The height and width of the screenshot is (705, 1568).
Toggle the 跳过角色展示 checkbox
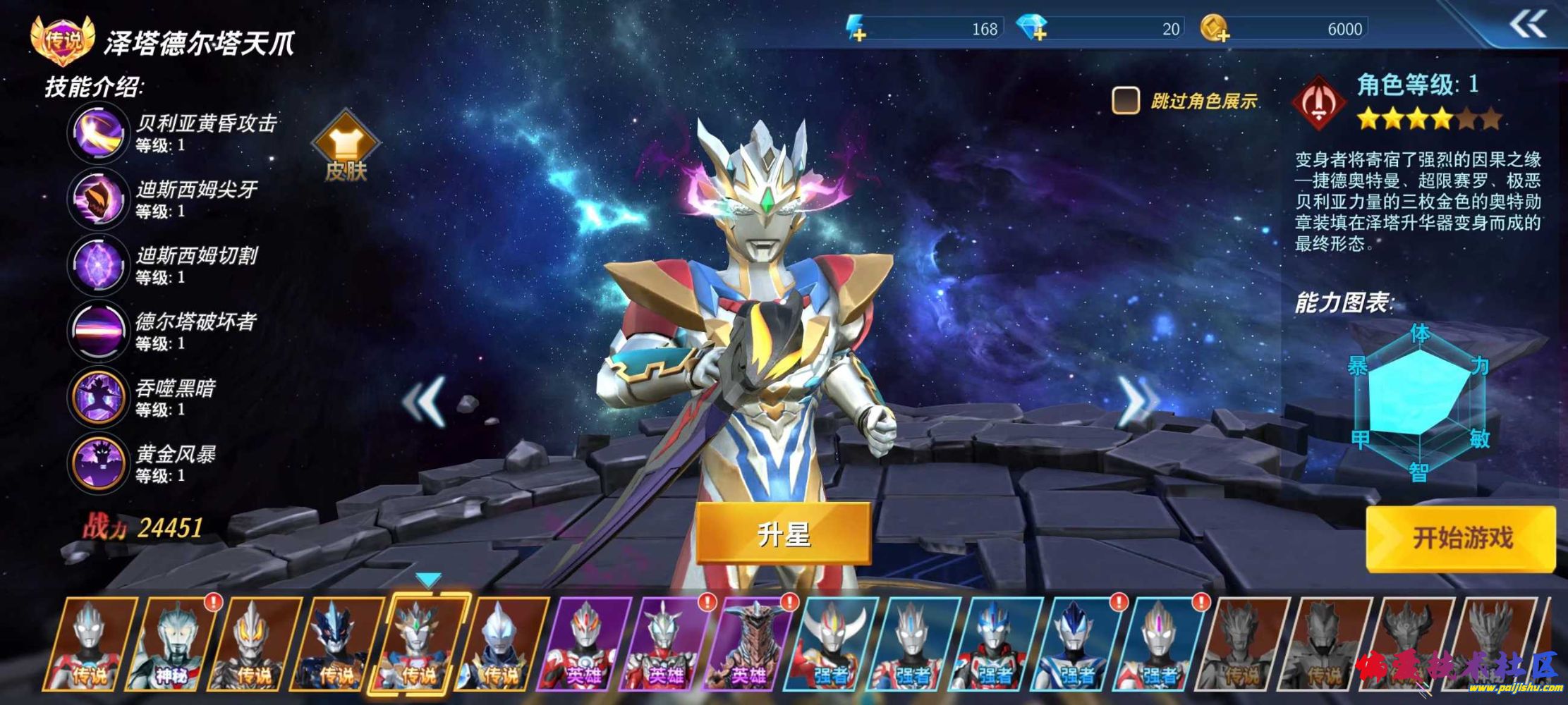(1125, 101)
